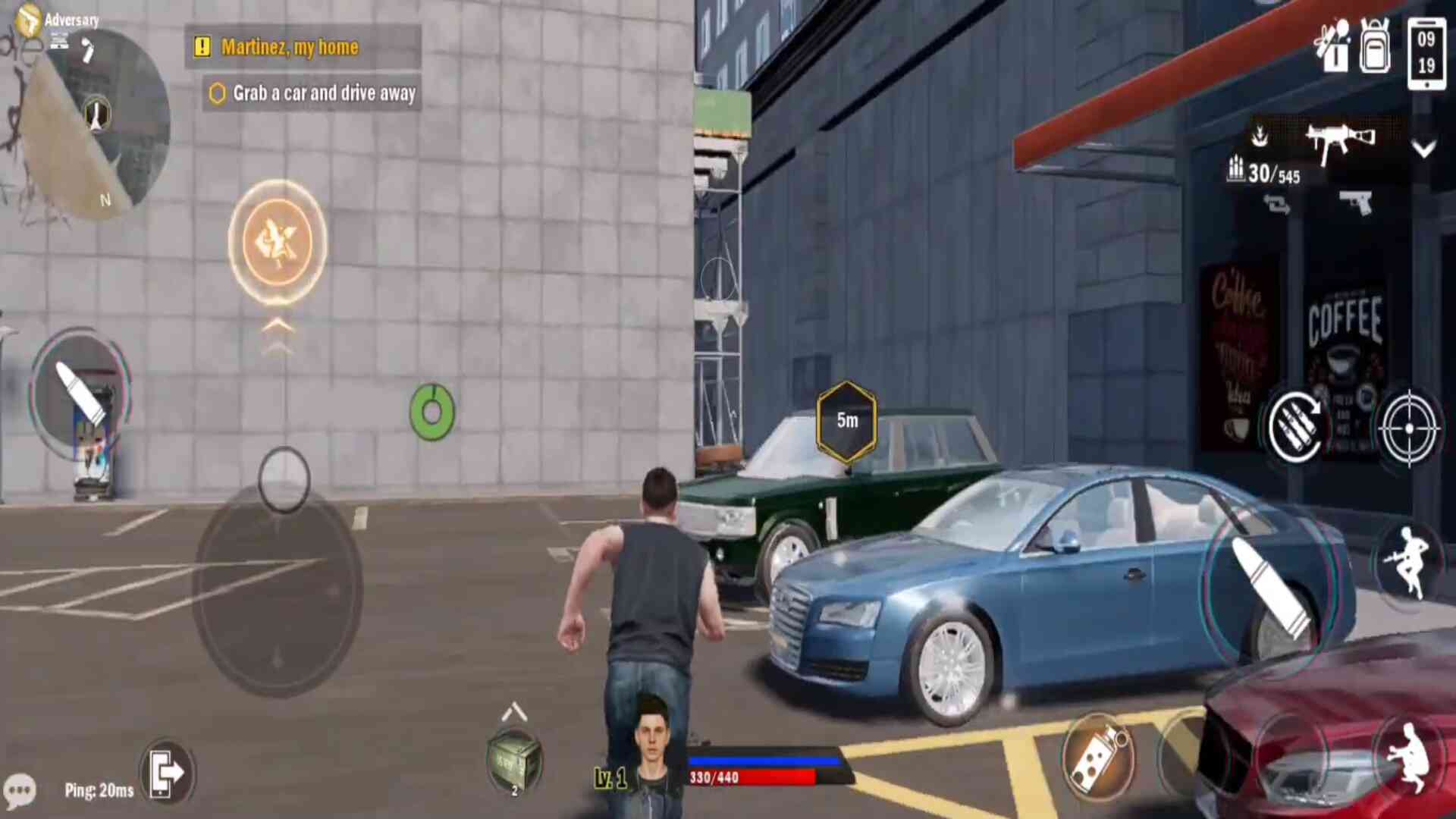Screen dimensions: 1456x819
Task: Collapse the weapon panel with the down chevron
Action: (1424, 148)
